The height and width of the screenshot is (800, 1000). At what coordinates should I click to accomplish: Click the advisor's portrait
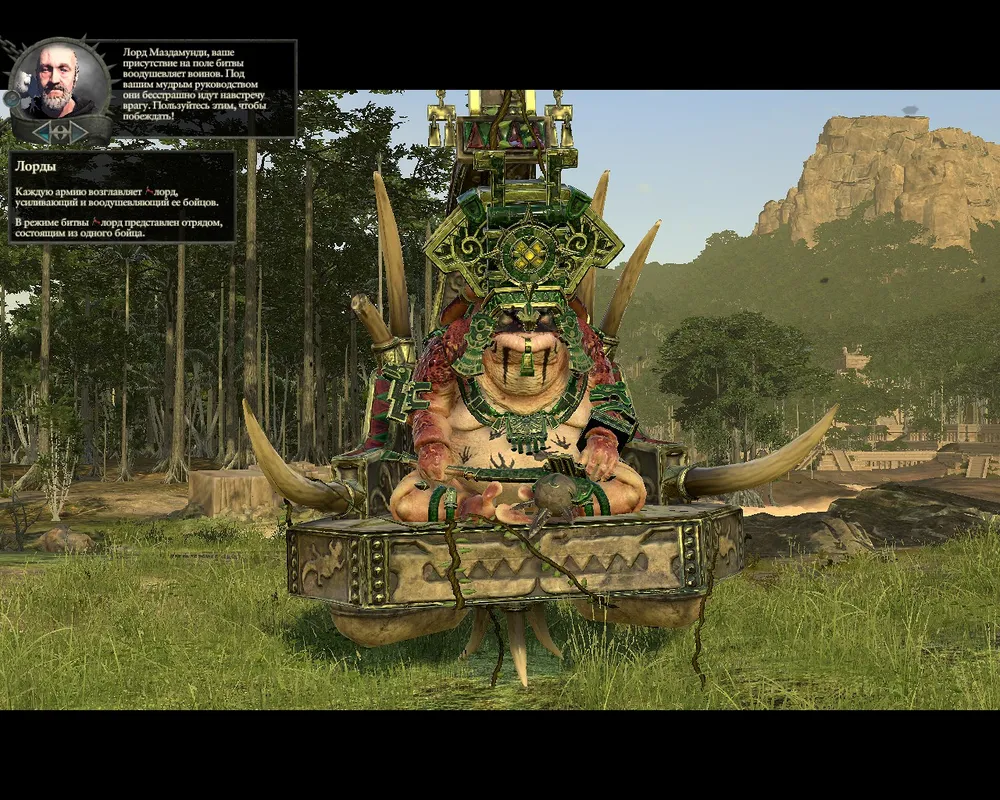coord(60,80)
